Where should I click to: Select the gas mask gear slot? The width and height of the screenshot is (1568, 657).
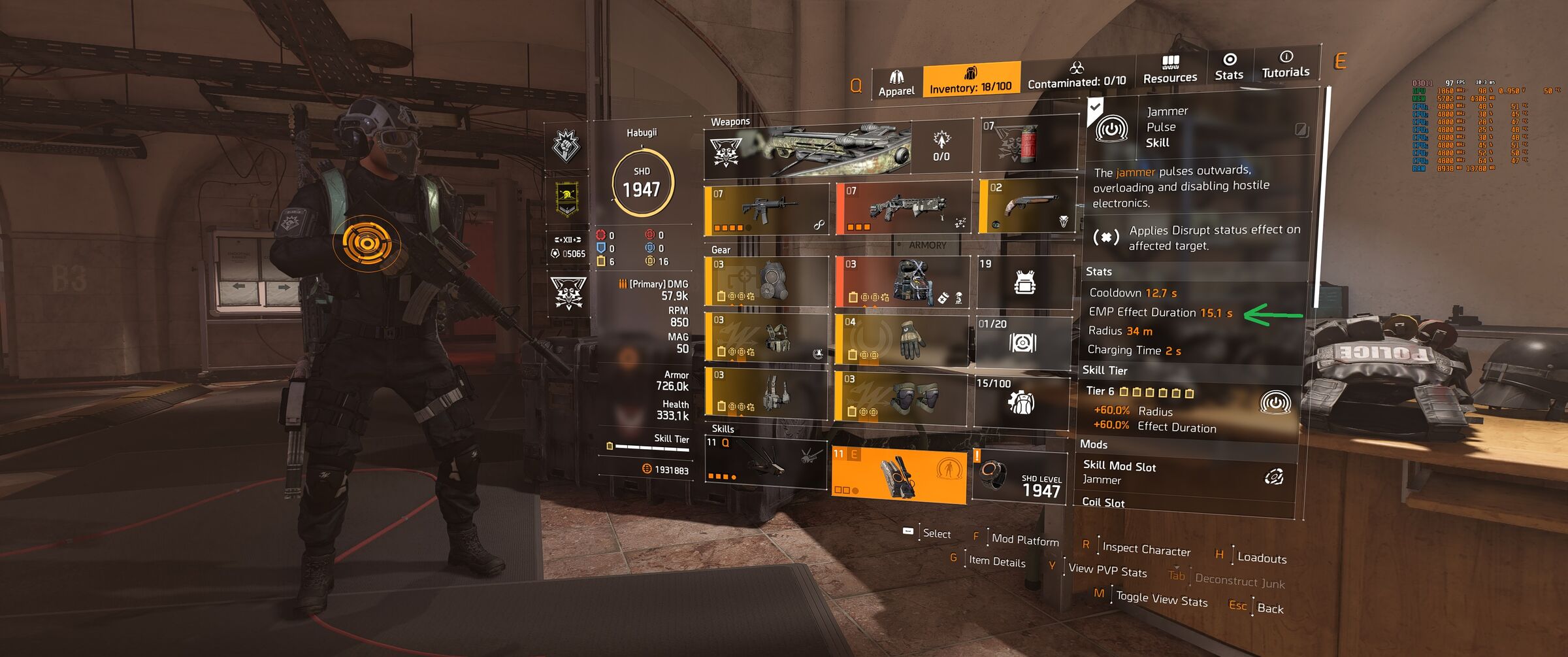(x=767, y=282)
